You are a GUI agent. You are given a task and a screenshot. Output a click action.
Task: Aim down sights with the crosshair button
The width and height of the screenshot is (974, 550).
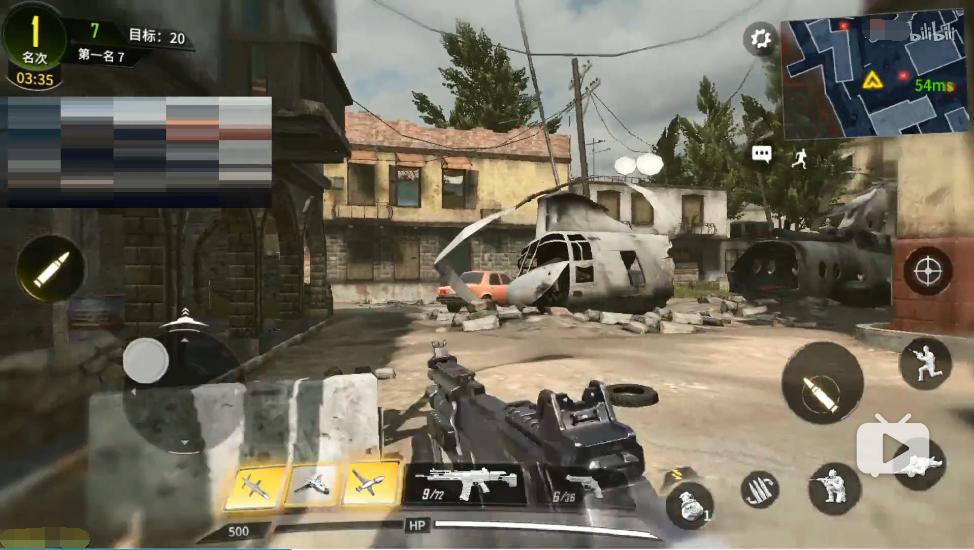927,271
